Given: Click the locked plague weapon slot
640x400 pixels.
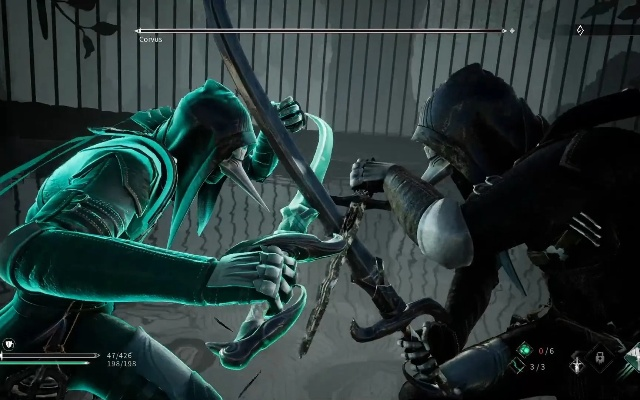Looking at the screenshot, I should (x=598, y=358).
